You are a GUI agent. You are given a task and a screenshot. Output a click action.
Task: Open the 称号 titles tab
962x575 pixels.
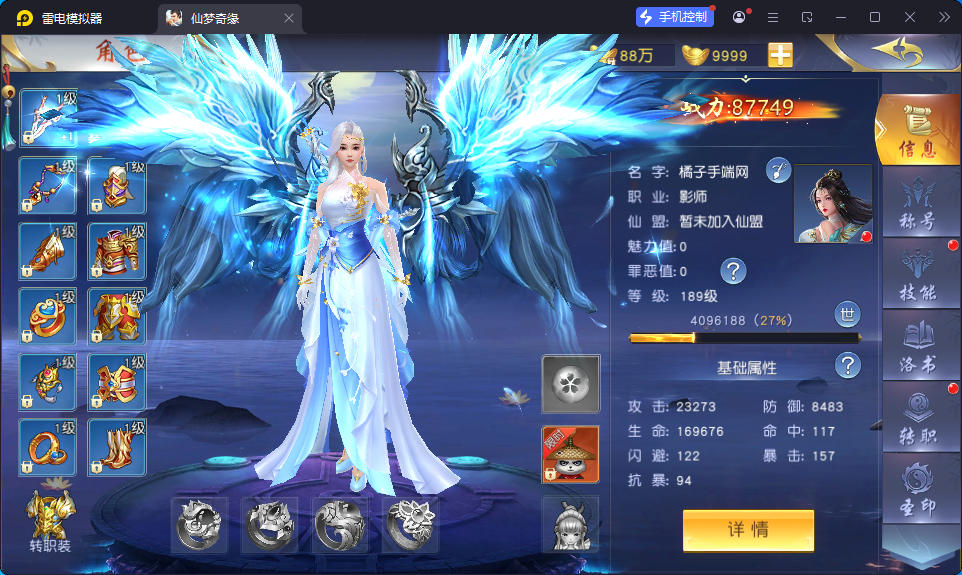[x=917, y=205]
